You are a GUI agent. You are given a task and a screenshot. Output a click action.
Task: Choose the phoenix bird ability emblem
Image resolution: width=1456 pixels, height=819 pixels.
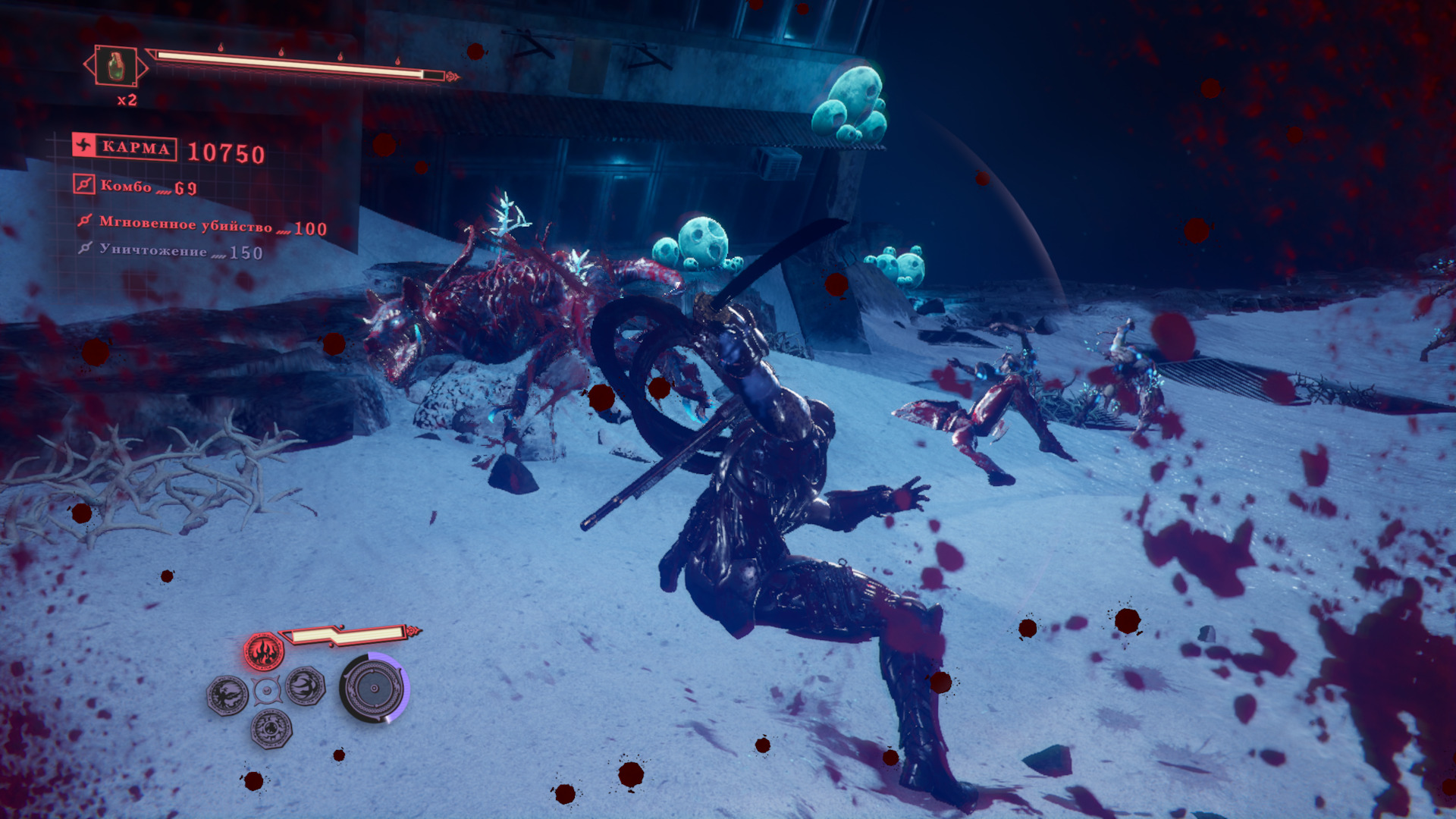pos(227,695)
